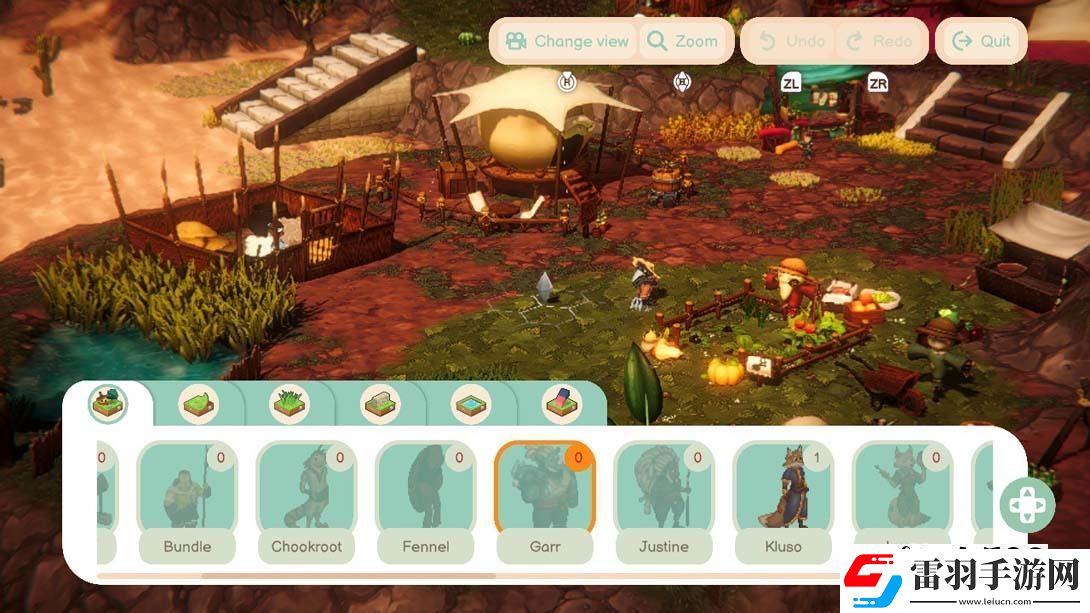Switch to the eraser tab
This screenshot has height=613, width=1090.
coord(561,404)
